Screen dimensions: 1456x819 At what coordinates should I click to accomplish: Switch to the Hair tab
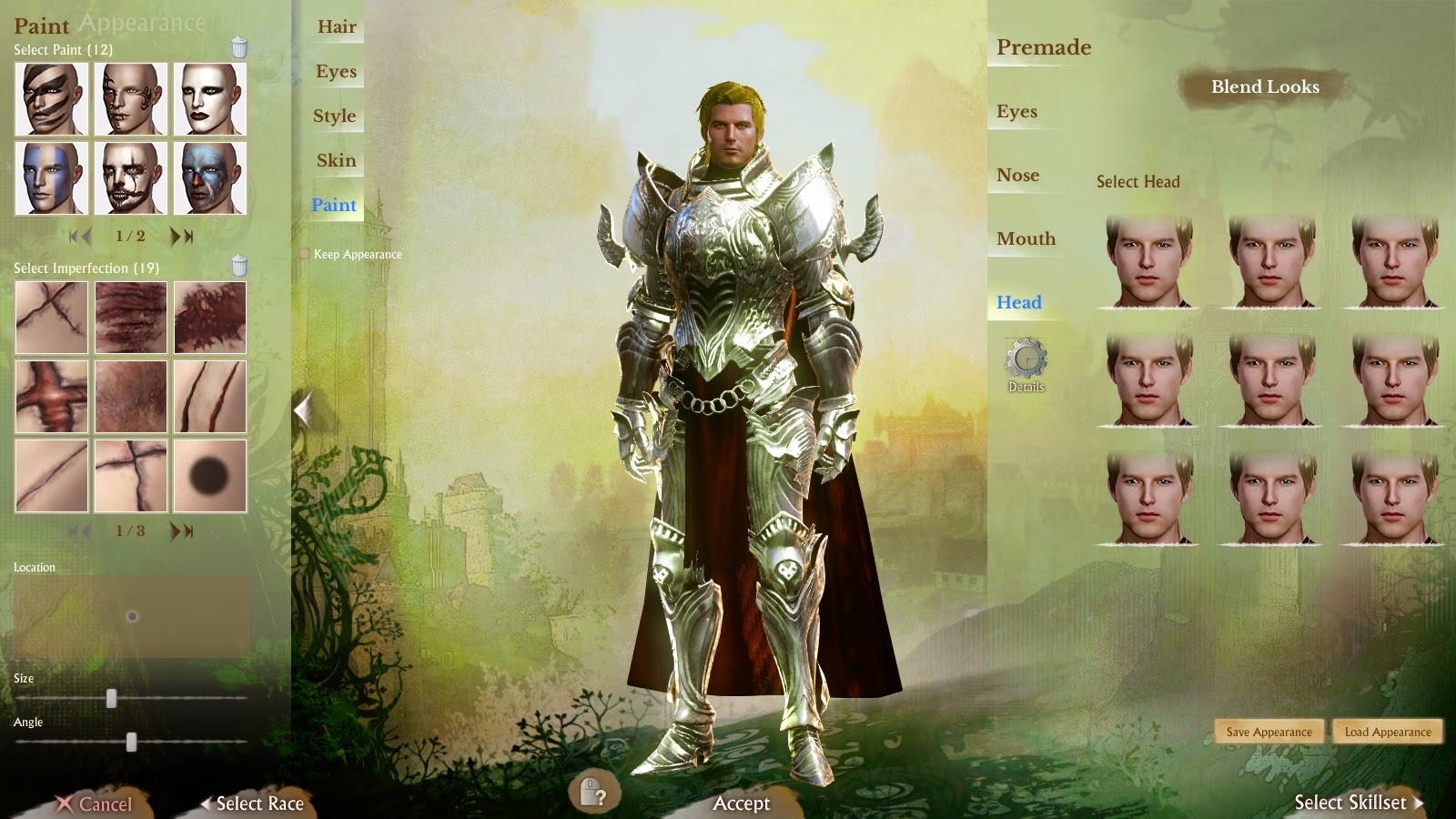pyautogui.click(x=336, y=27)
